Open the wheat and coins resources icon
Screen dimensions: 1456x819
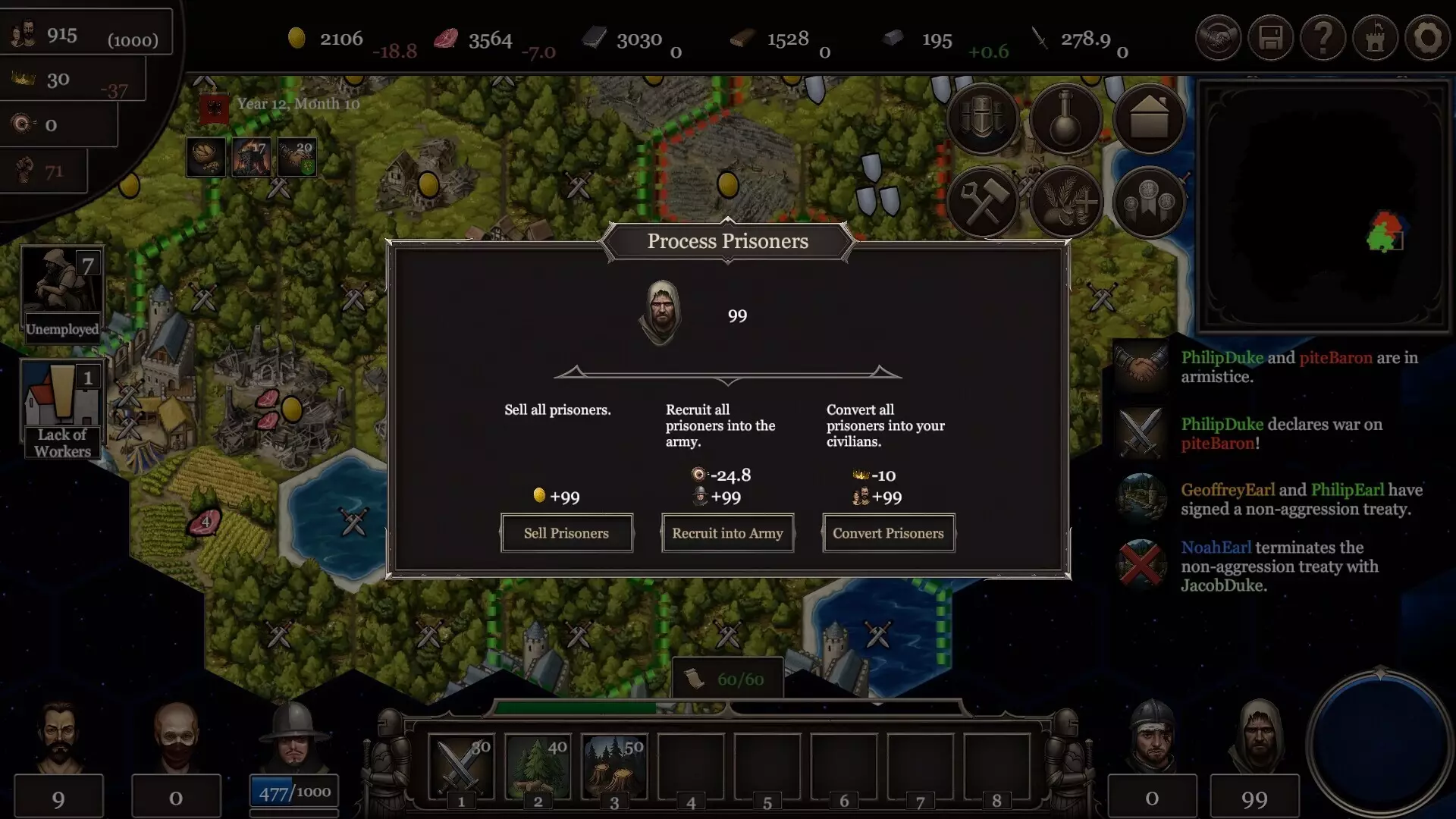tap(1065, 202)
